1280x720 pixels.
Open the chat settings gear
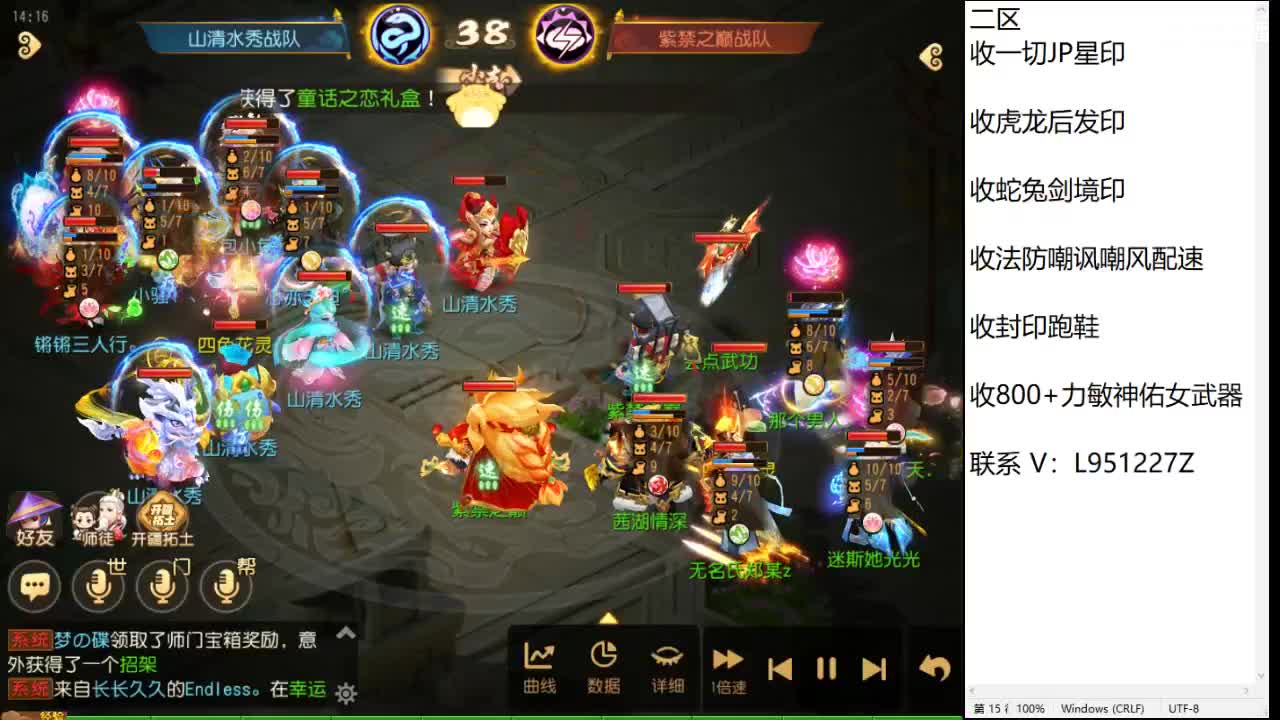(x=344, y=692)
